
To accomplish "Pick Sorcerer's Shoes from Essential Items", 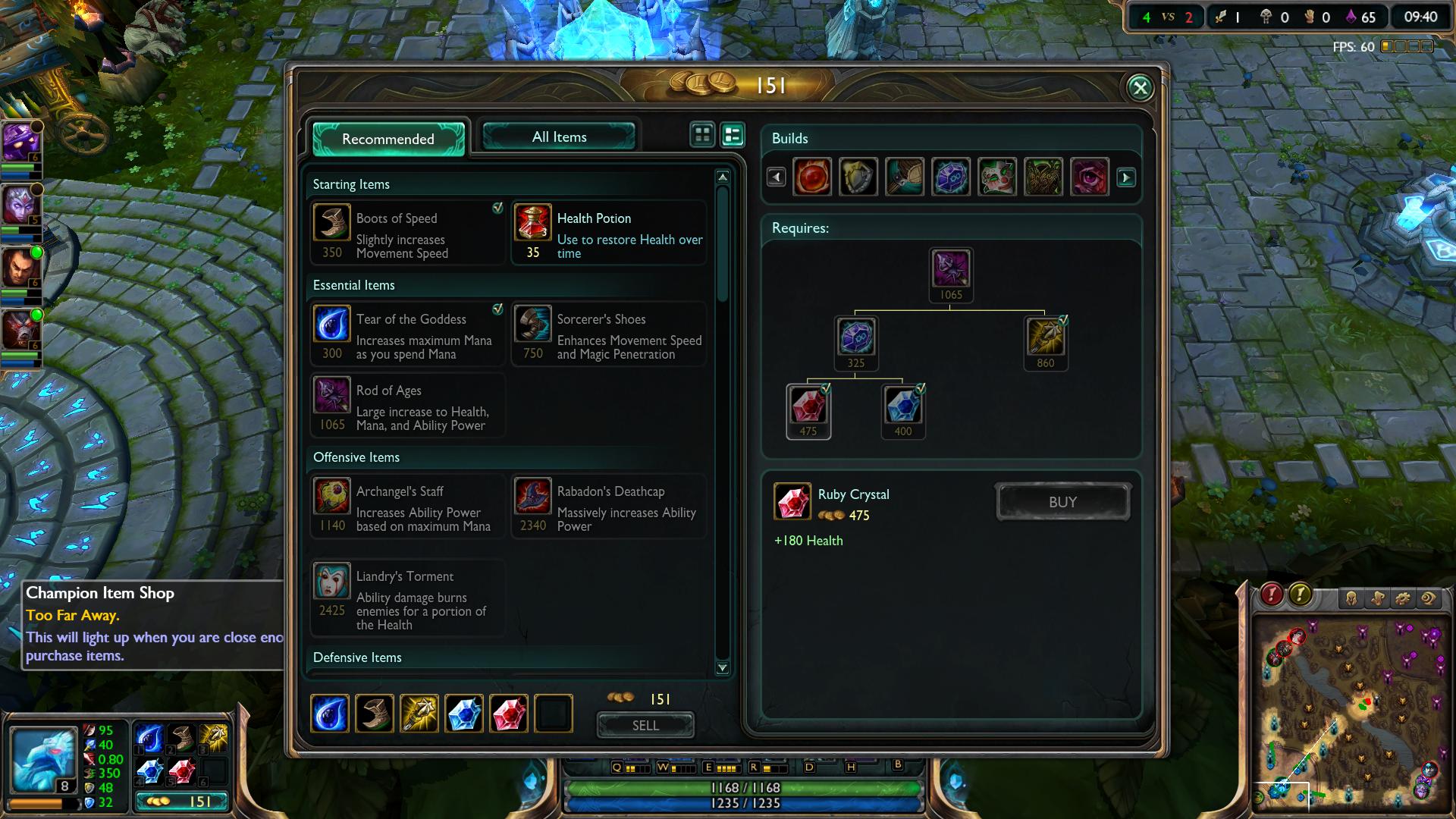I will tap(609, 334).
